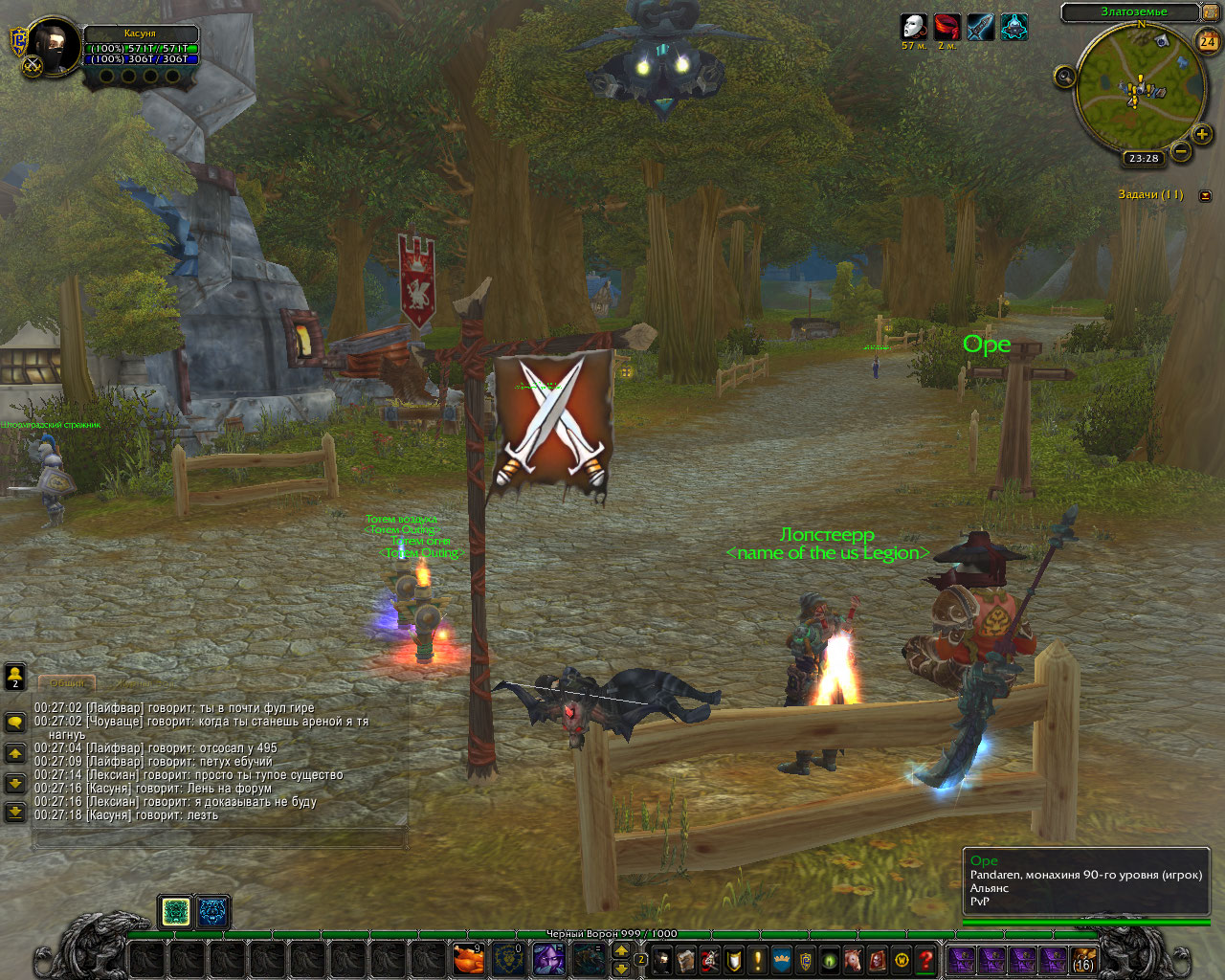Collapse the Задачи quest tracker
The width and height of the screenshot is (1225, 980).
point(1205,195)
